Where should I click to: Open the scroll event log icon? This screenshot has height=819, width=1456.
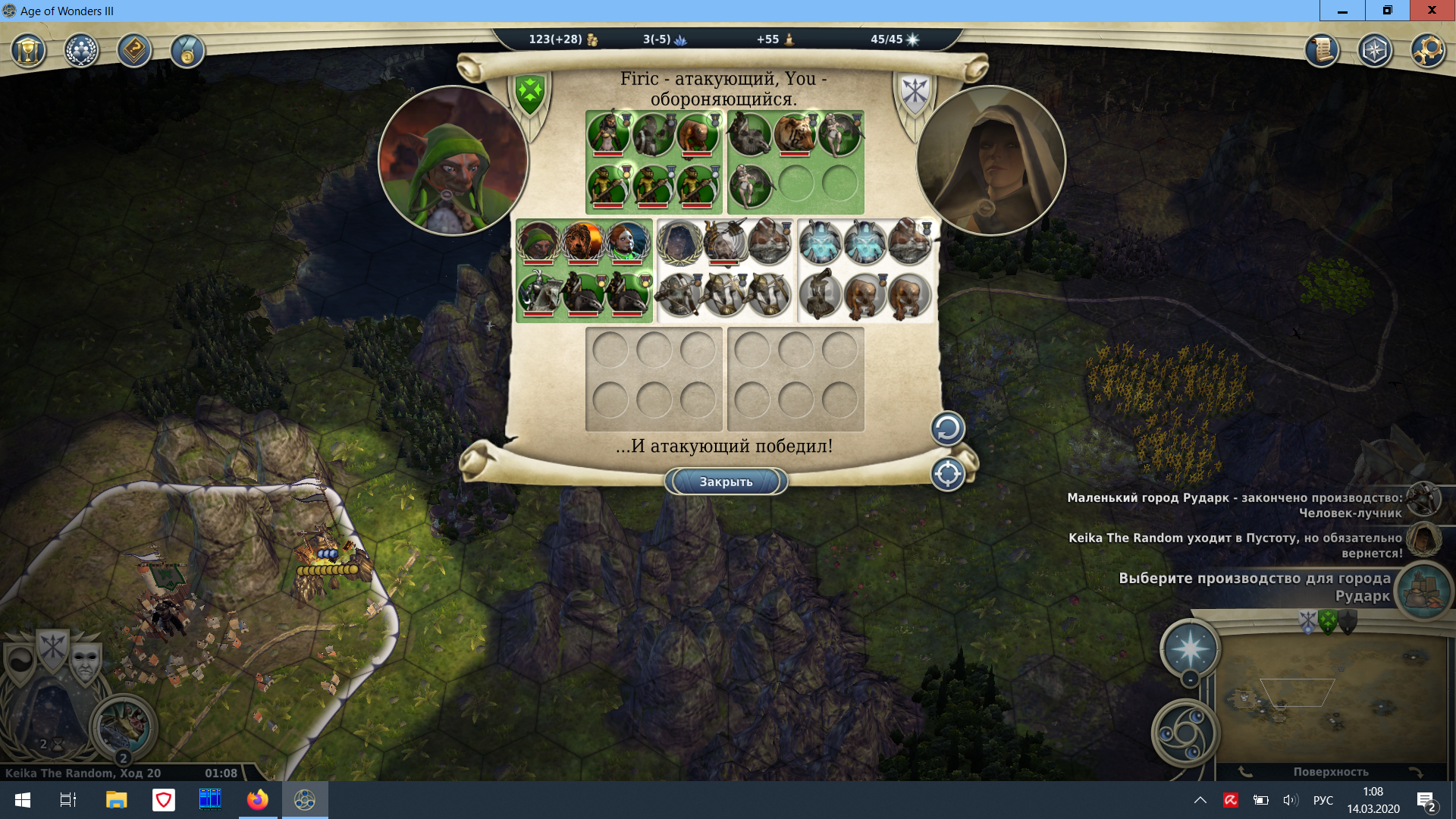1322,51
